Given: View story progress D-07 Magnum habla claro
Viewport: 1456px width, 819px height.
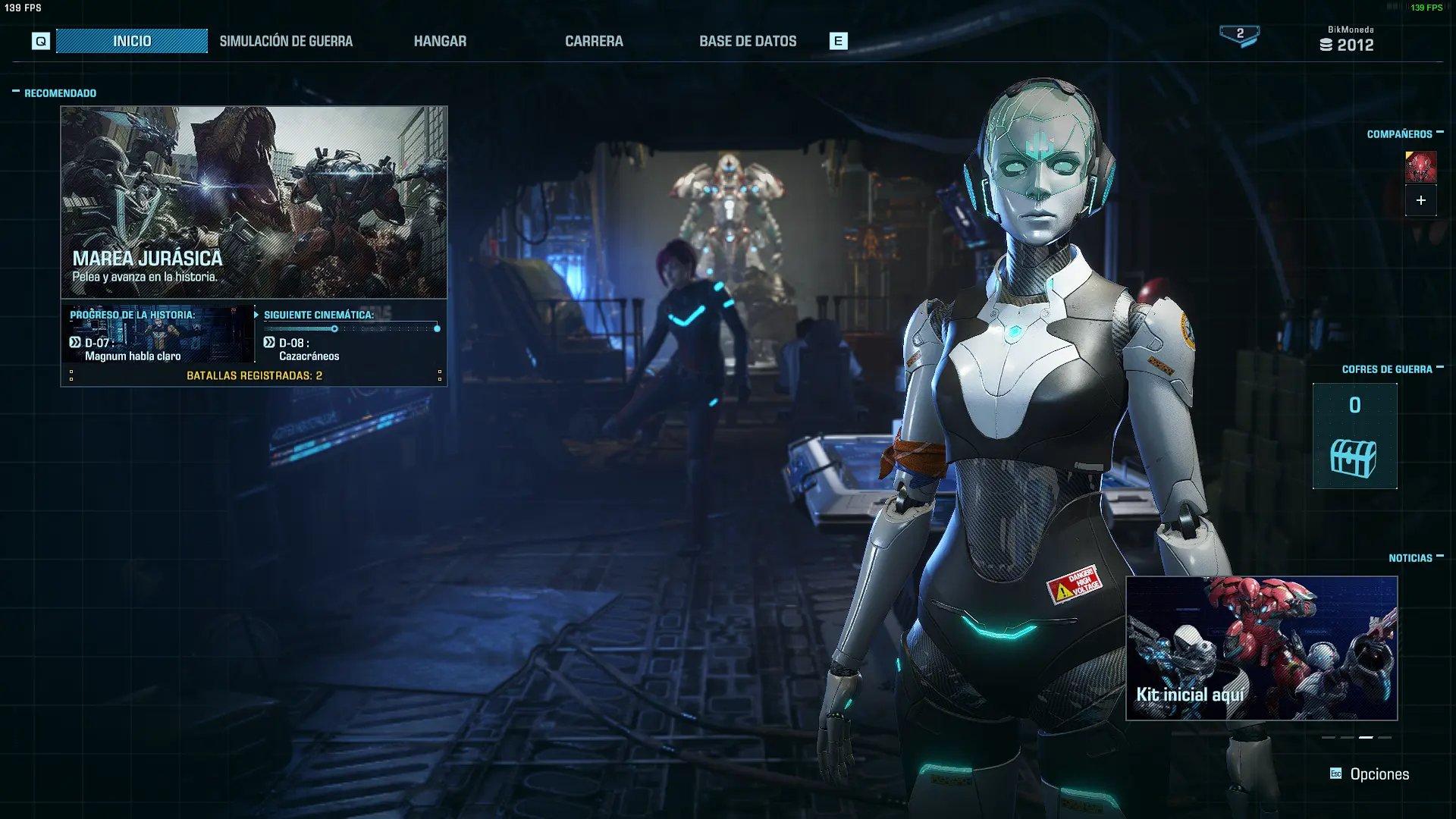Looking at the screenshot, I should point(158,334).
